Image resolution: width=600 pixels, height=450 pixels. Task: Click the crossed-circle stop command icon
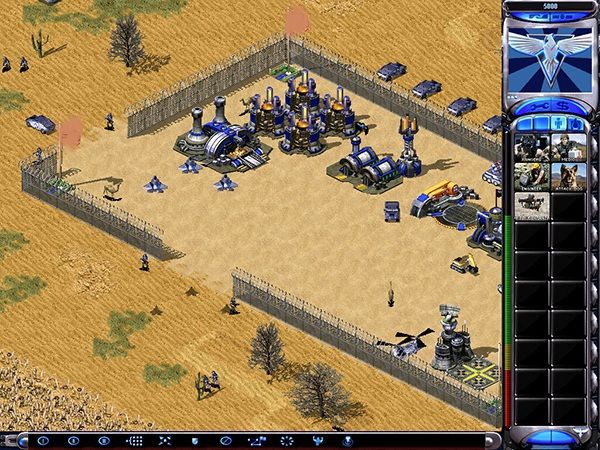coord(226,440)
